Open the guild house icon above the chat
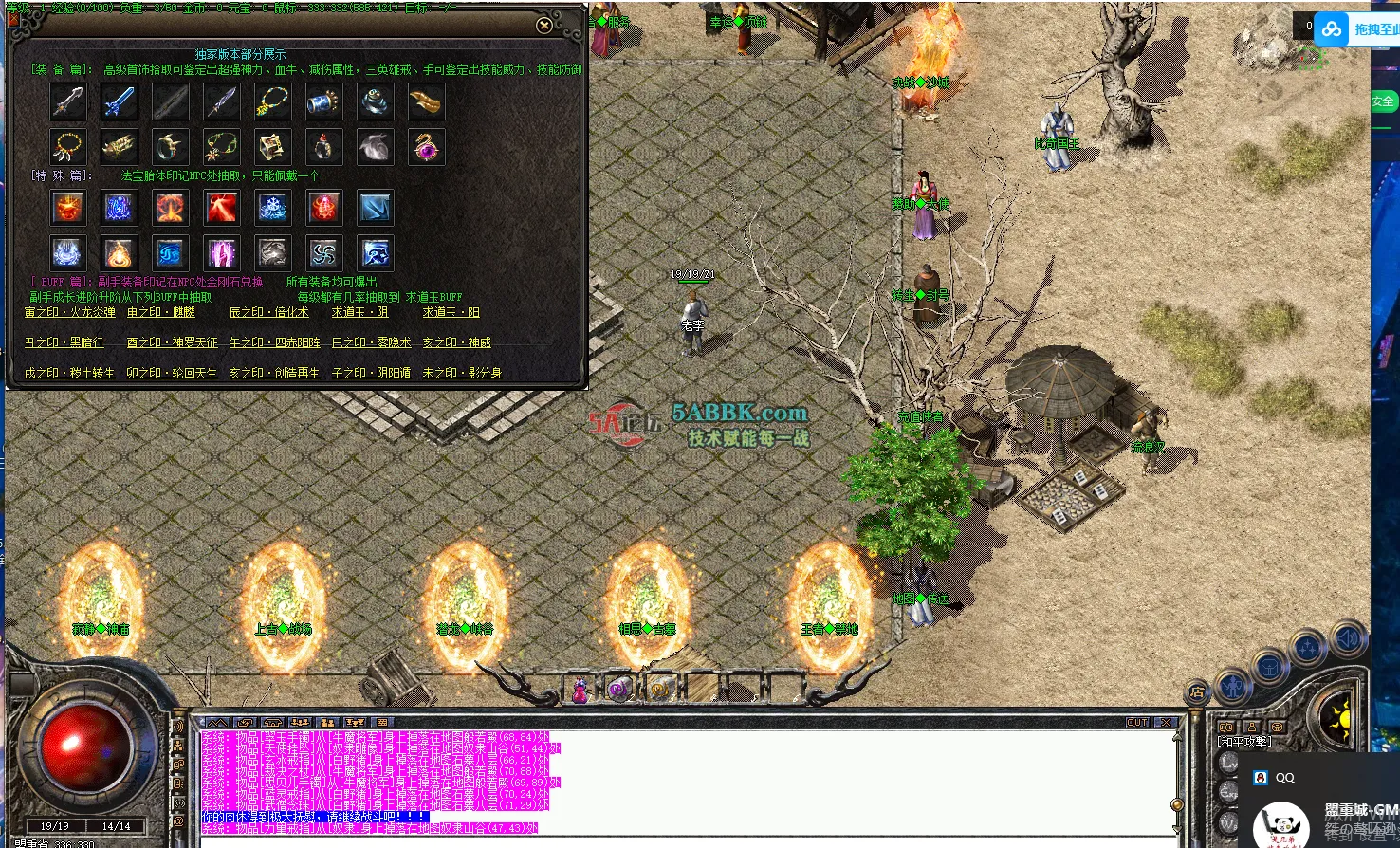The width and height of the screenshot is (1400, 848). pyautogui.click(x=271, y=722)
